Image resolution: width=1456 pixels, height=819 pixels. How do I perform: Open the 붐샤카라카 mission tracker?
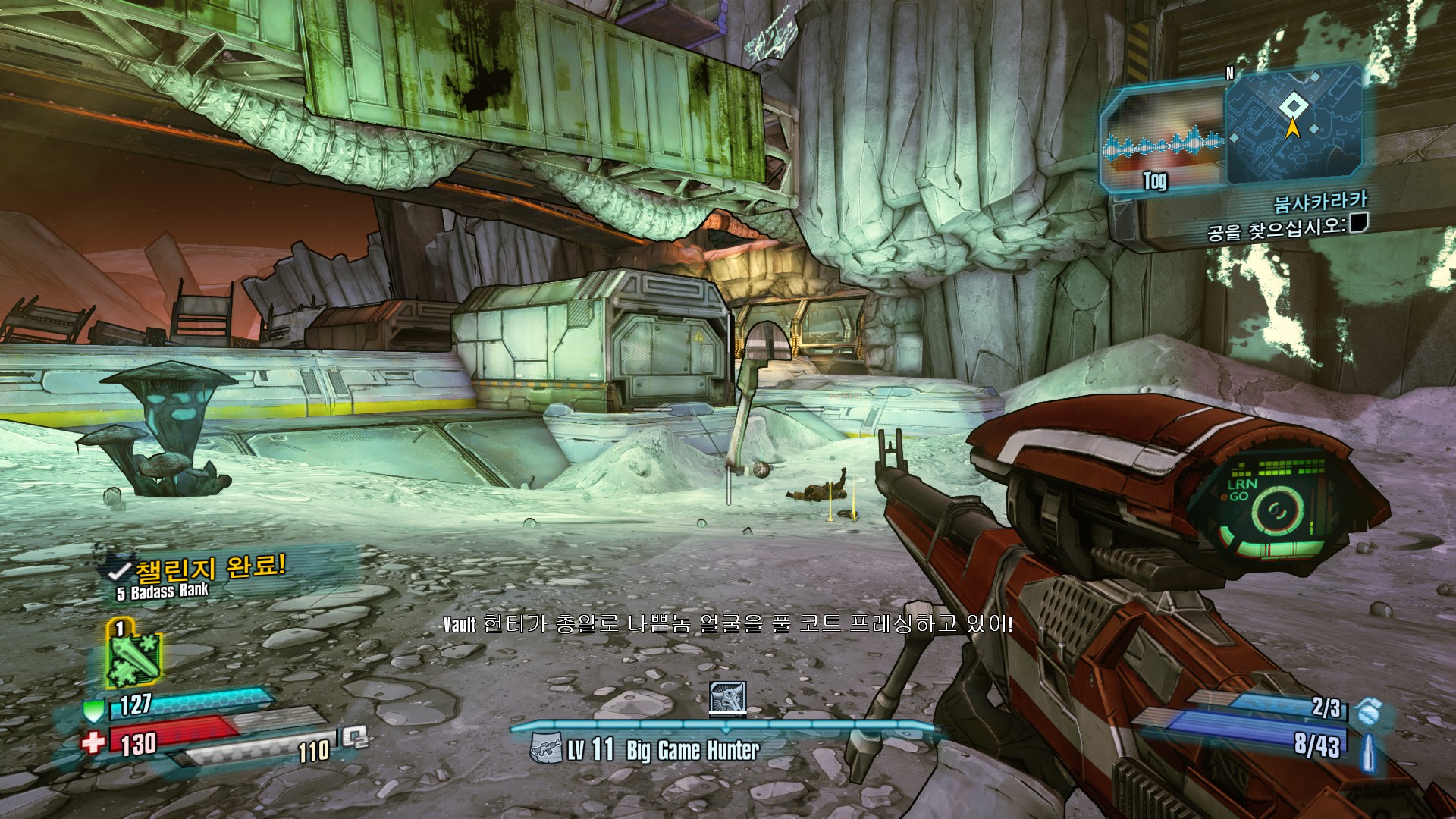[x=1320, y=202]
